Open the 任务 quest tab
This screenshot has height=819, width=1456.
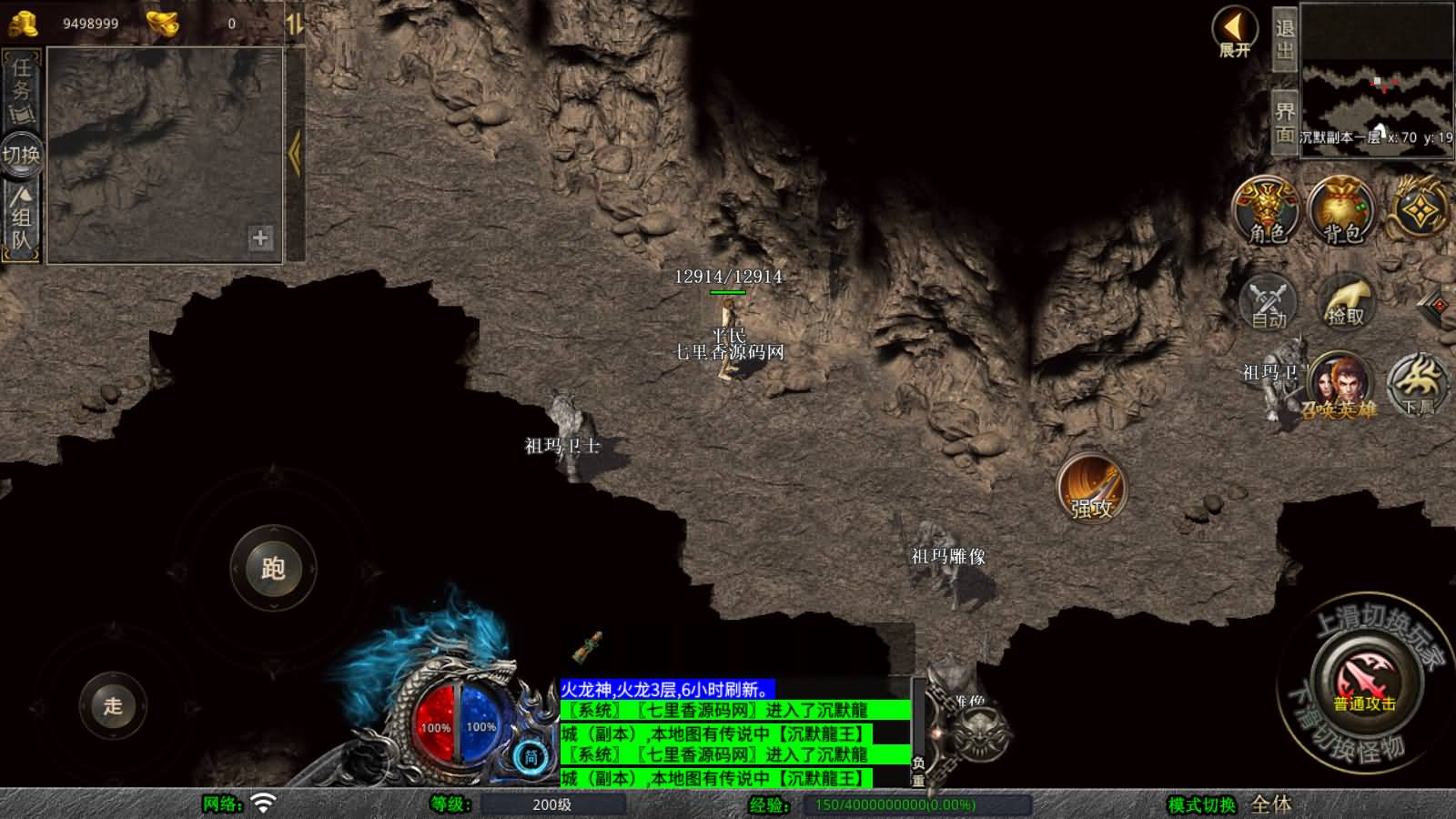coord(22,89)
